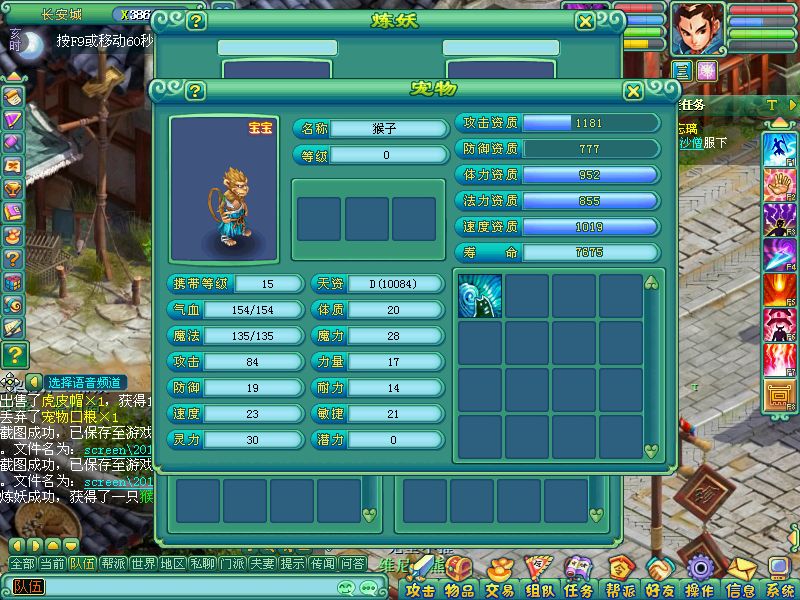Switch chat to the 帮派 channel

pos(113,564)
